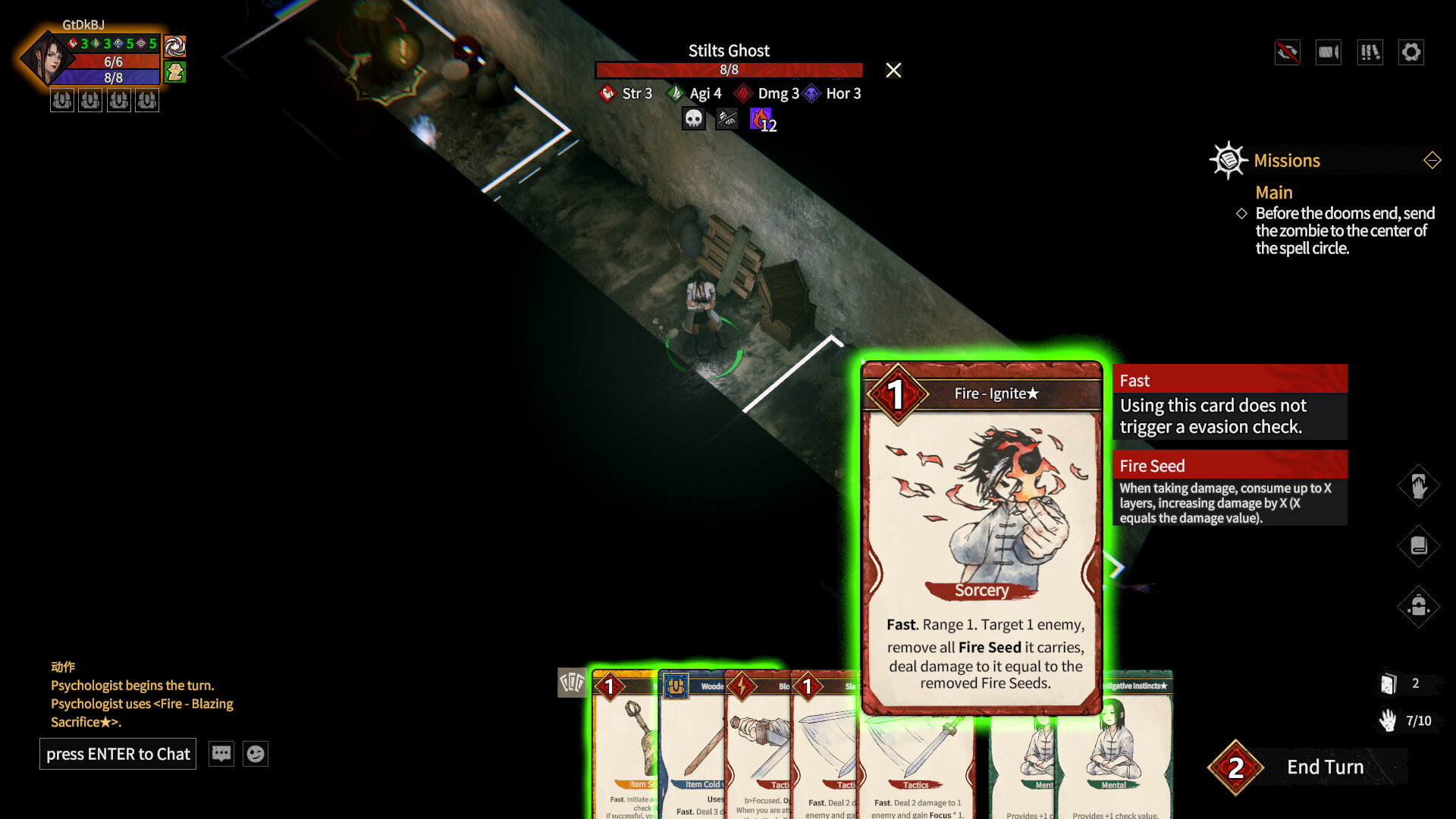The height and width of the screenshot is (819, 1456).
Task: Click the Missions compass icon
Action: pyautogui.click(x=1228, y=160)
